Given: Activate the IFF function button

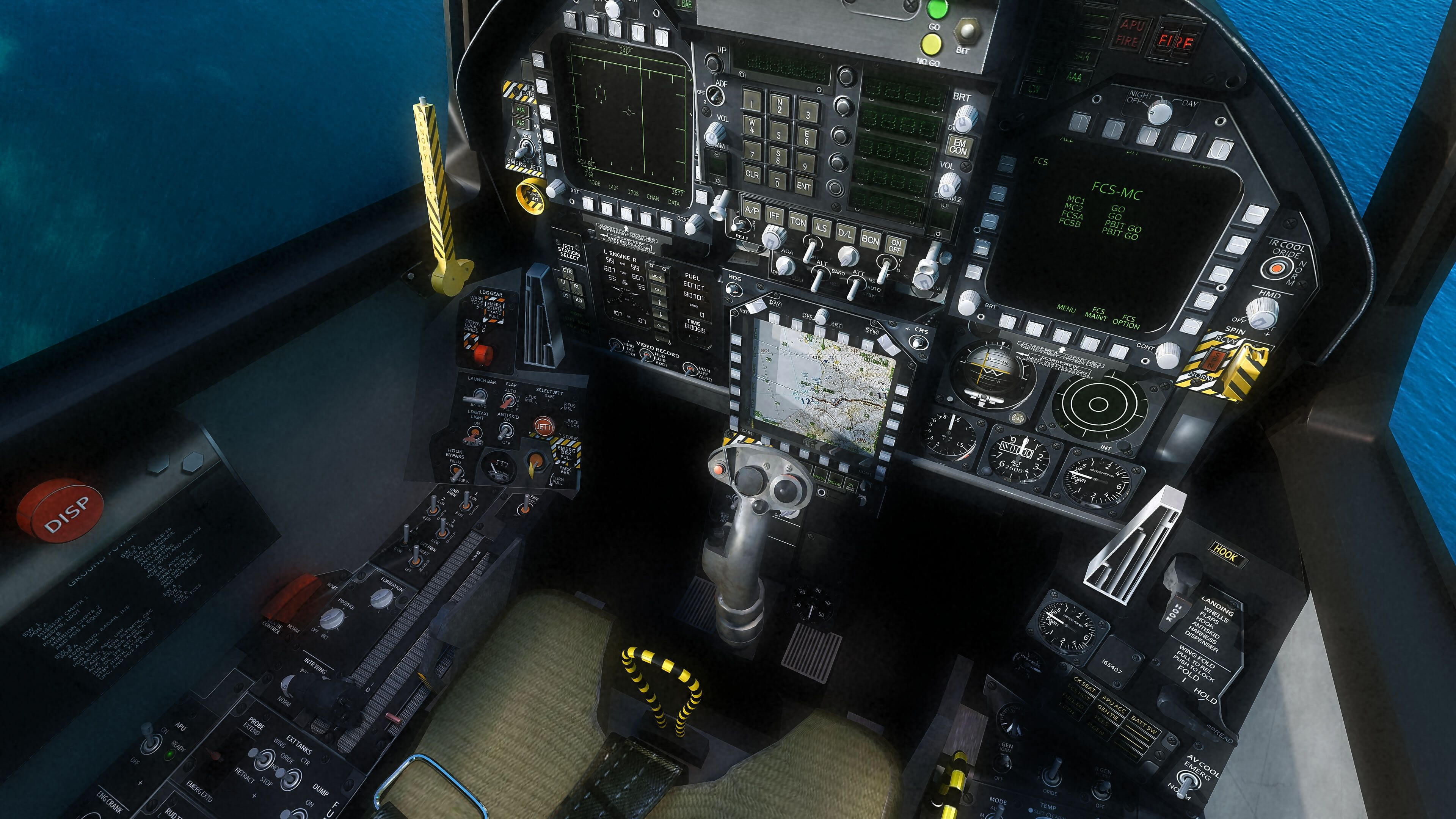Looking at the screenshot, I should [x=774, y=215].
